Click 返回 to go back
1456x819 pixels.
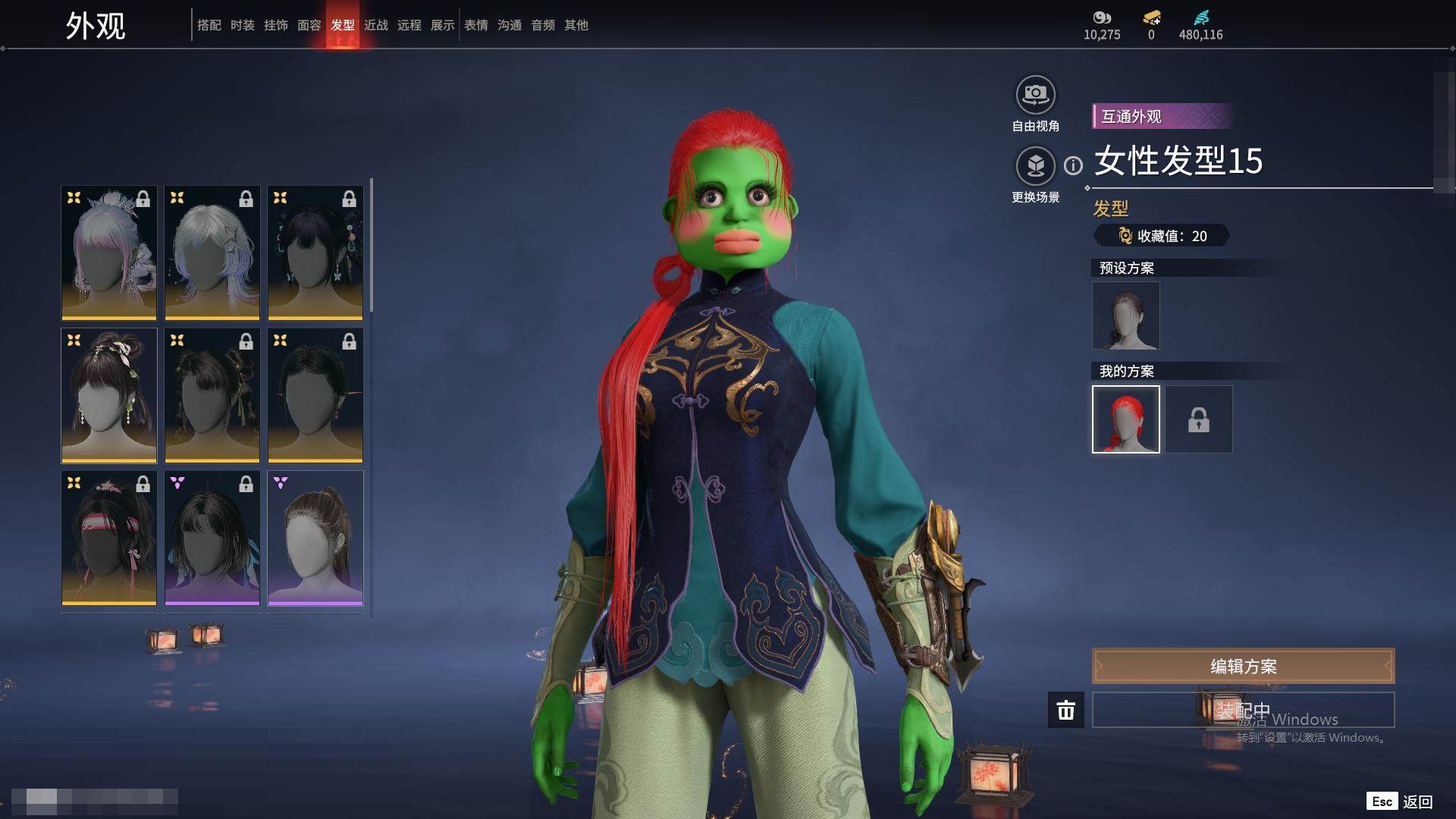[x=1417, y=802]
